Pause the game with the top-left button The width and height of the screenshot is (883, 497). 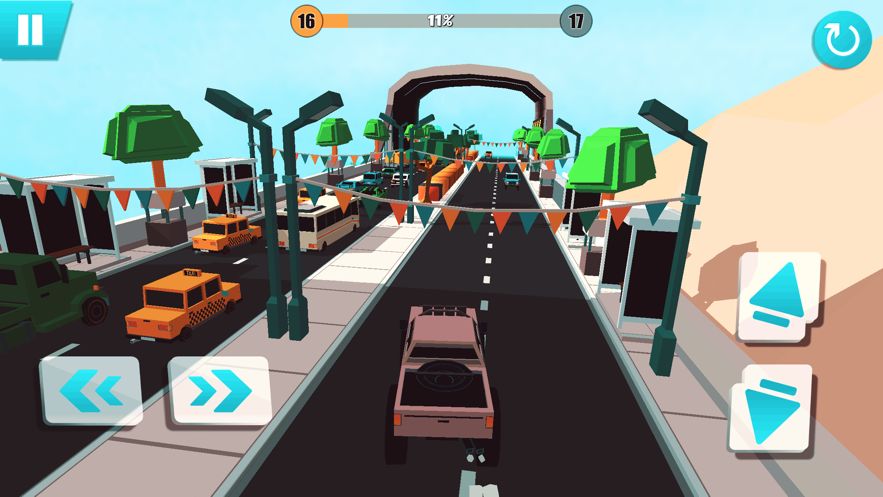[x=30, y=29]
